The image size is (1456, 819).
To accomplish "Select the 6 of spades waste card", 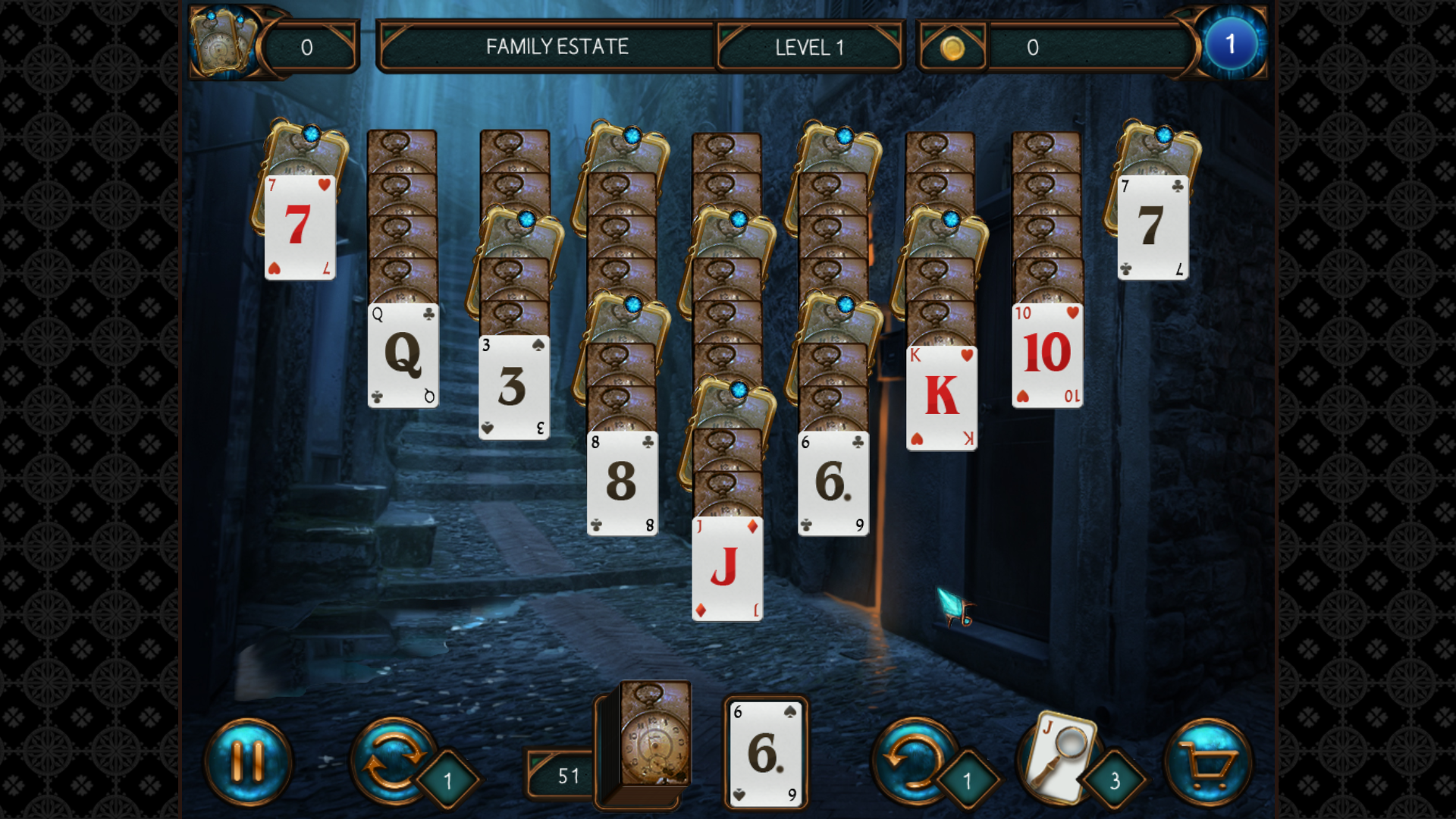I will [765, 752].
